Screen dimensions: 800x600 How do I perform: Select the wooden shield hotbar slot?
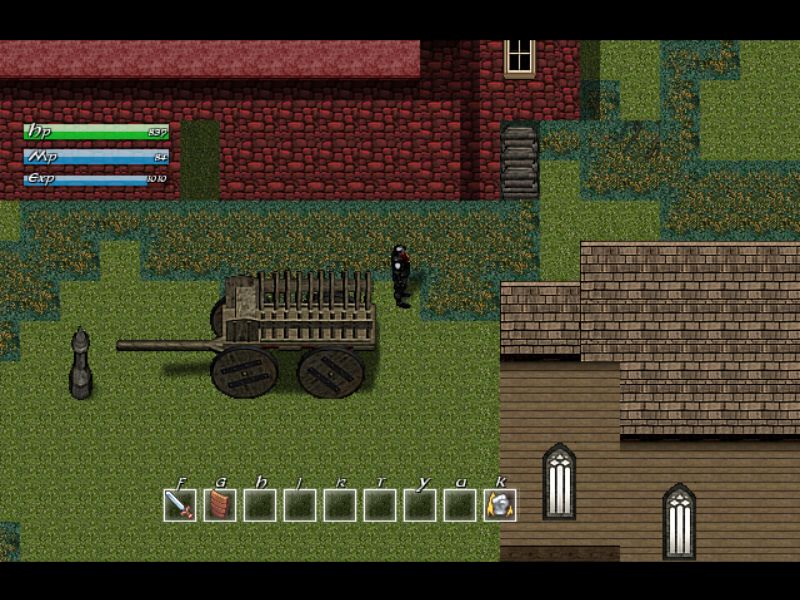pyautogui.click(x=220, y=505)
